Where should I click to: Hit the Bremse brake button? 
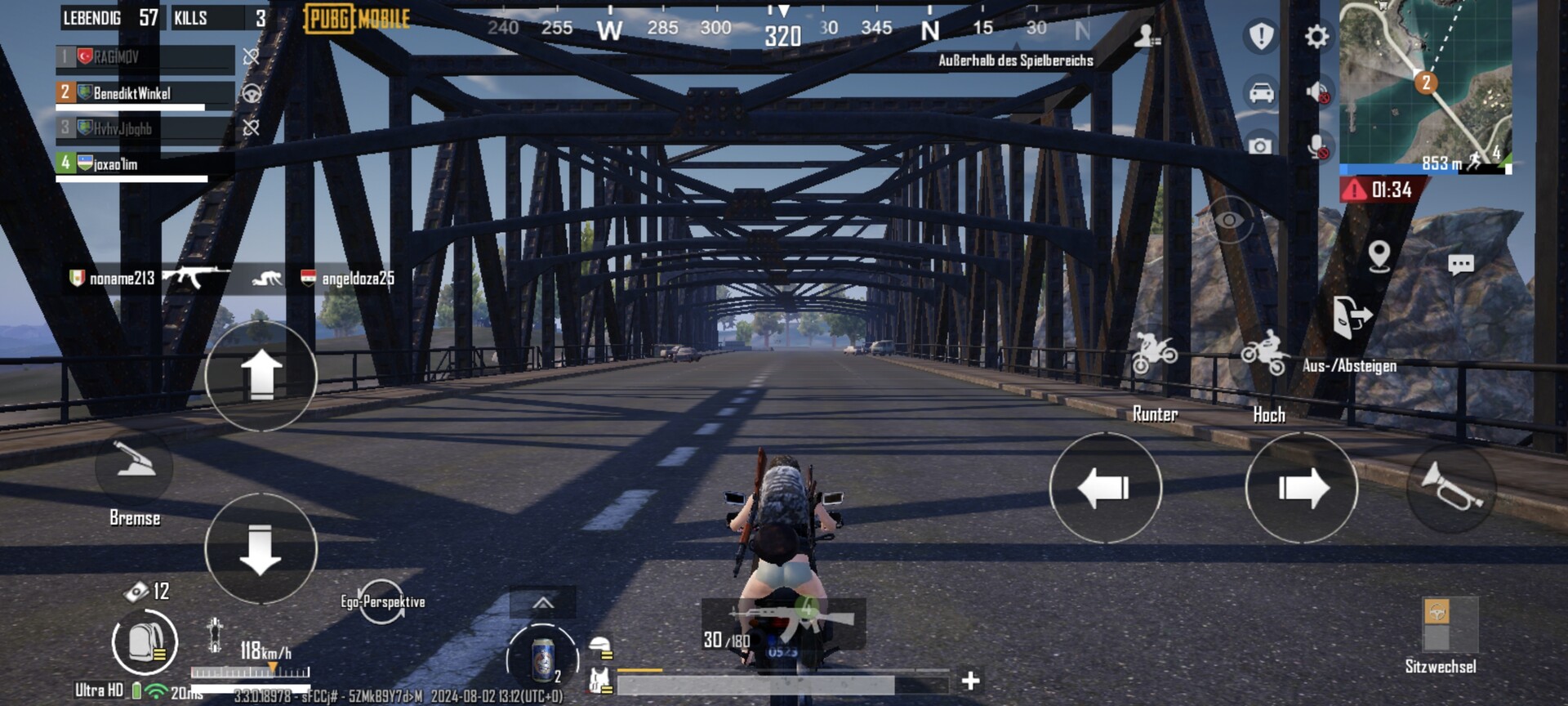[135, 467]
